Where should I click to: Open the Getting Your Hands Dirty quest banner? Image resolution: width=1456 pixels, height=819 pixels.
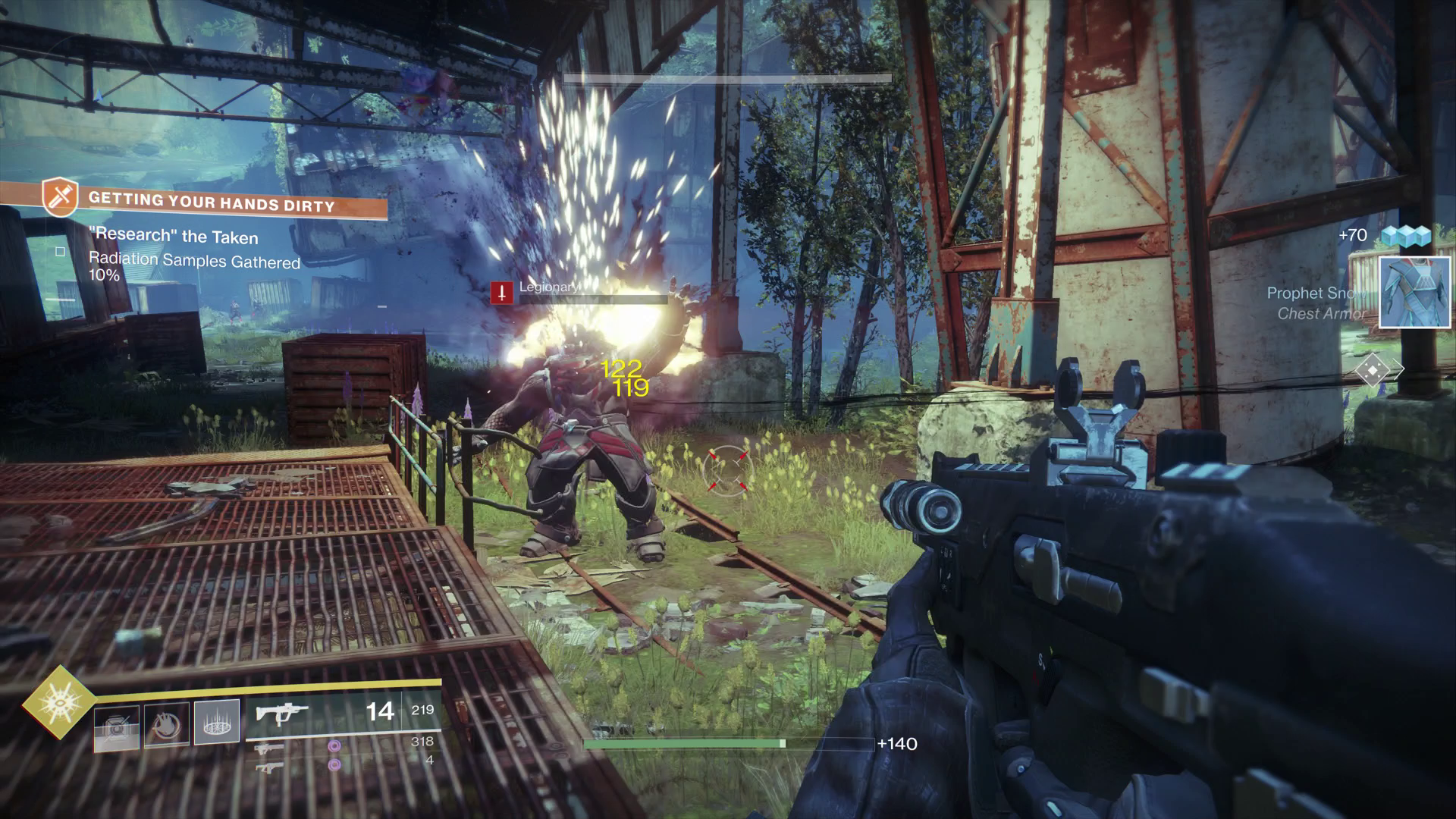pyautogui.click(x=212, y=202)
